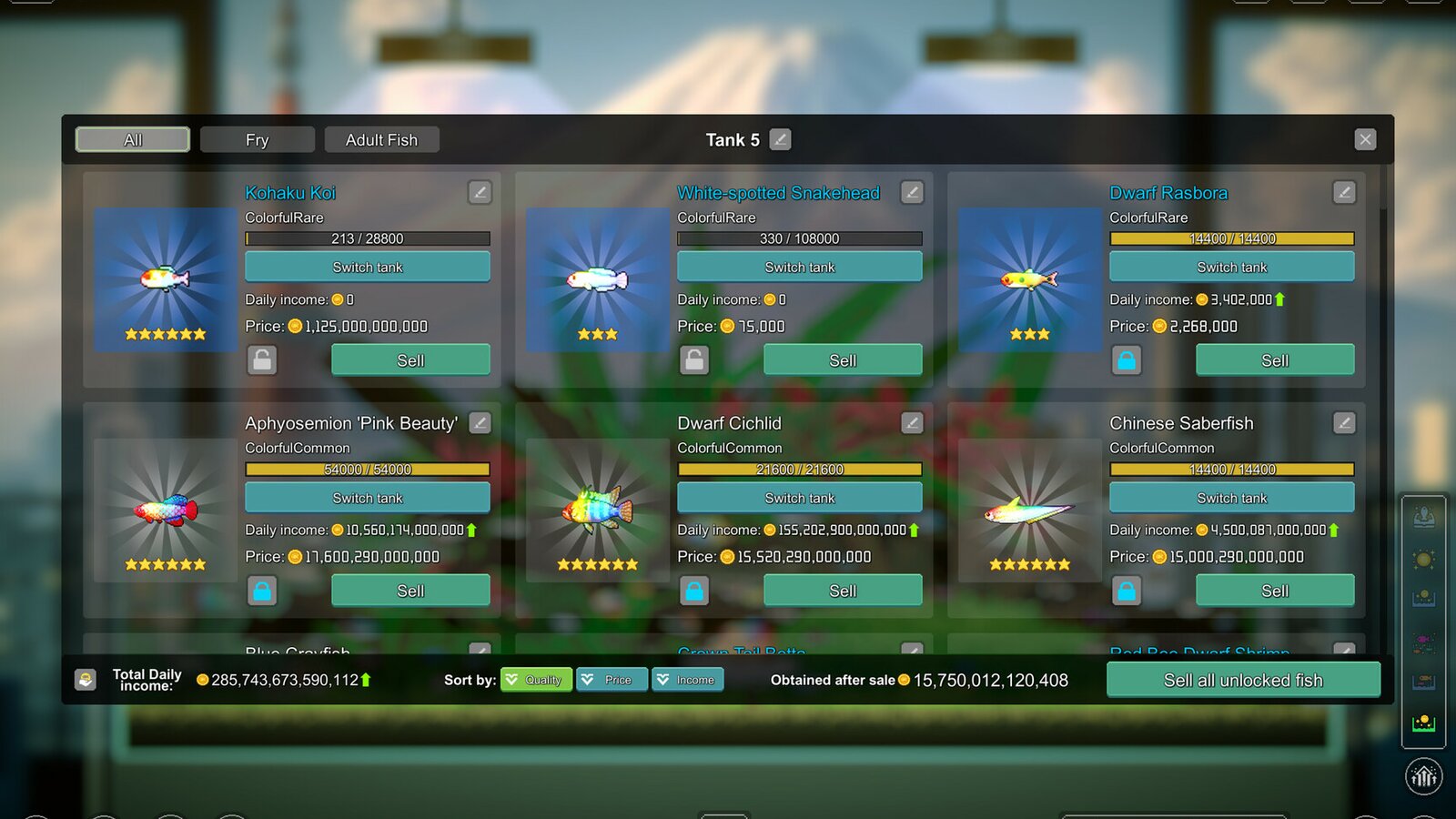The image size is (1456, 819).
Task: Select the All filter tab
Action: pos(133,139)
